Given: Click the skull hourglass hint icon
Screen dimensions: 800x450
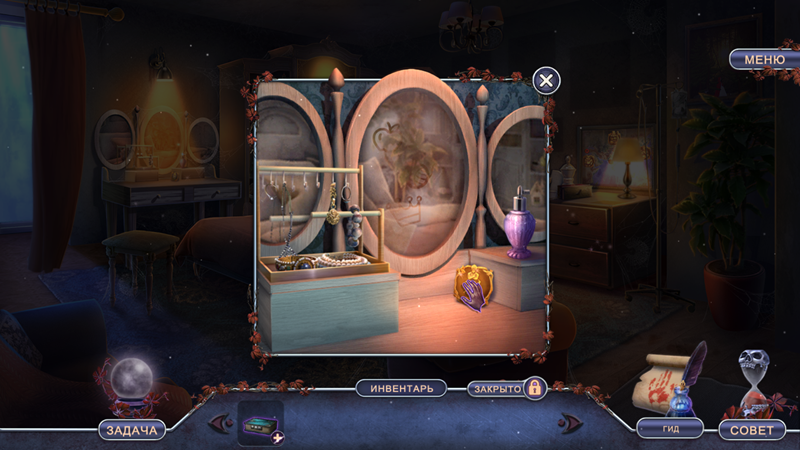Looking at the screenshot, I should (756, 380).
